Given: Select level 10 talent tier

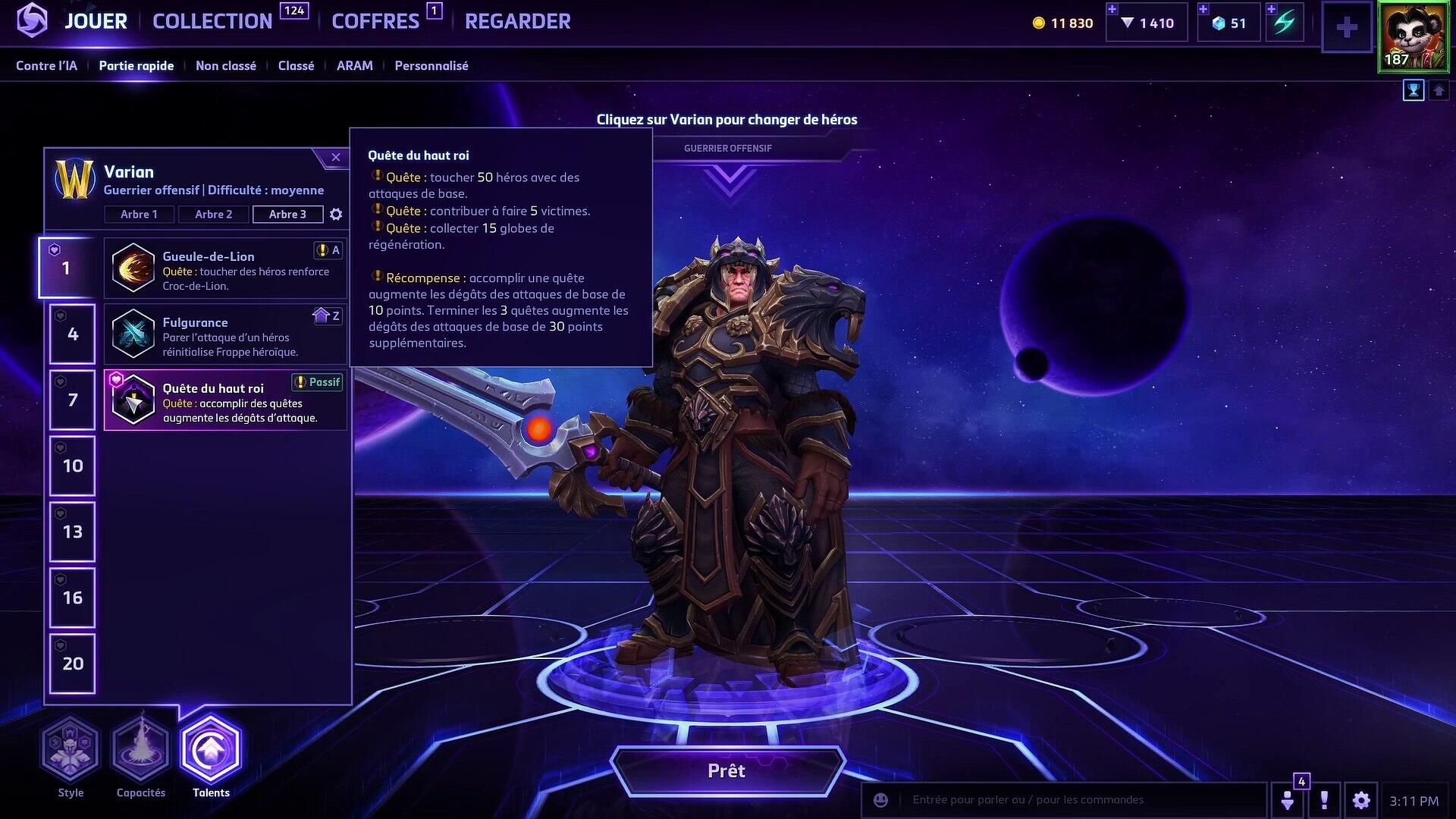Looking at the screenshot, I should click(73, 466).
